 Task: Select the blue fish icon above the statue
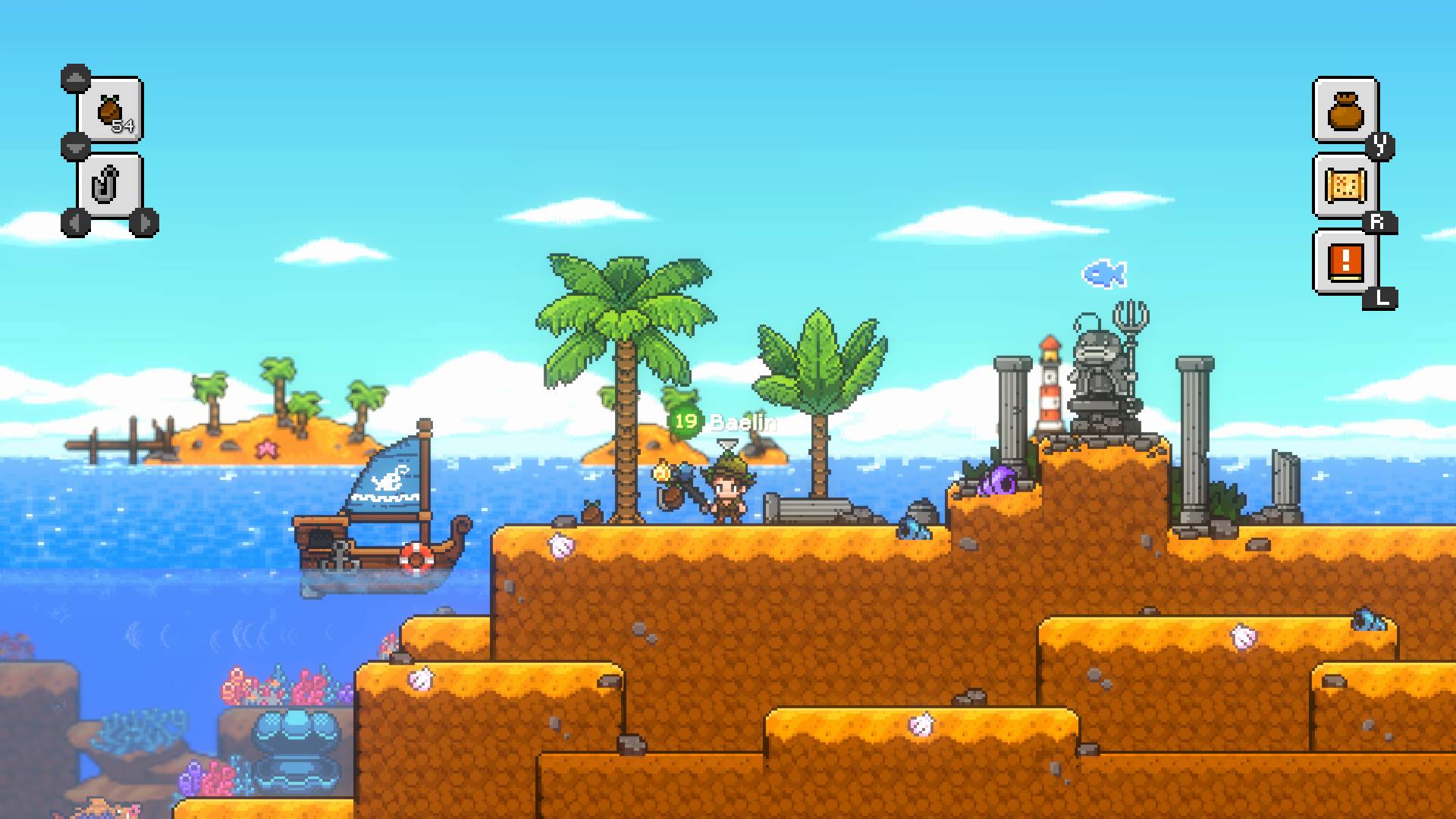1103,273
